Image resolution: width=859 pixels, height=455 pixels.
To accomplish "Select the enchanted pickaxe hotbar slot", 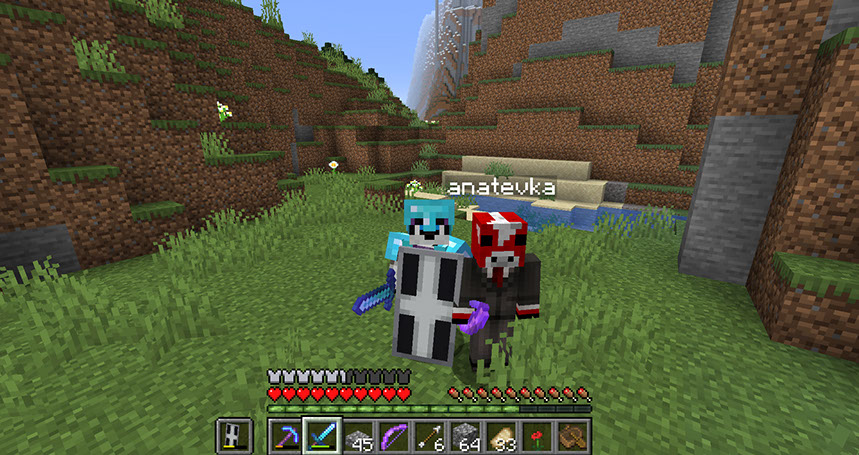I will point(286,435).
